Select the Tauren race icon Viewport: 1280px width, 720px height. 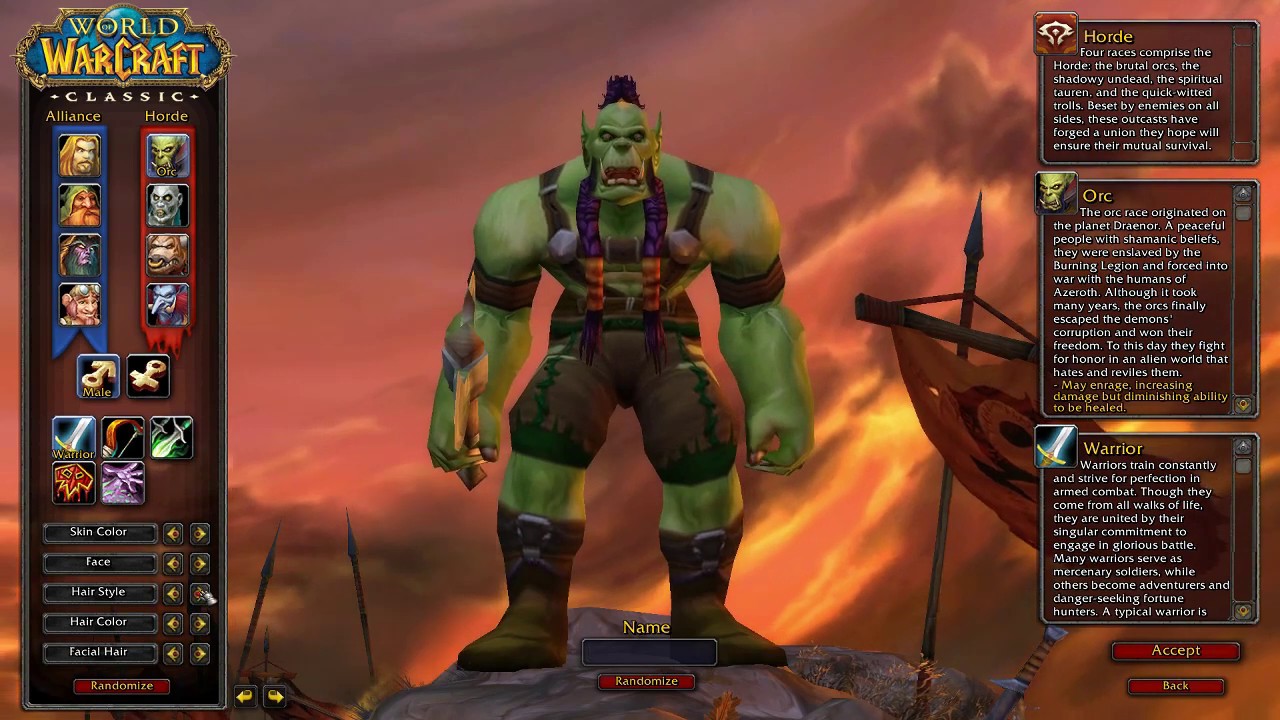tap(167, 255)
